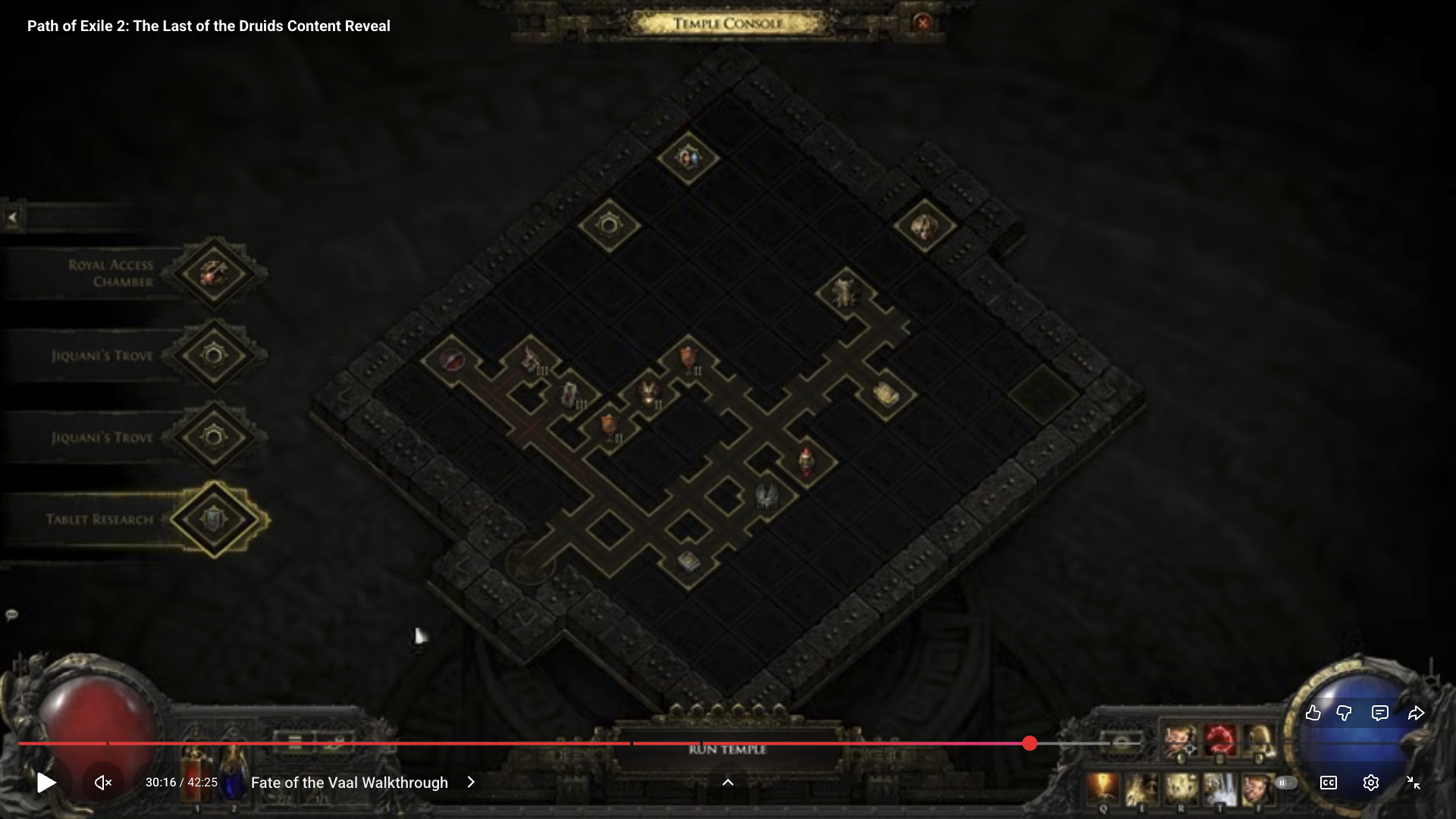Image resolution: width=1456 pixels, height=819 pixels.
Task: Unmute the video audio
Action: coord(103,783)
